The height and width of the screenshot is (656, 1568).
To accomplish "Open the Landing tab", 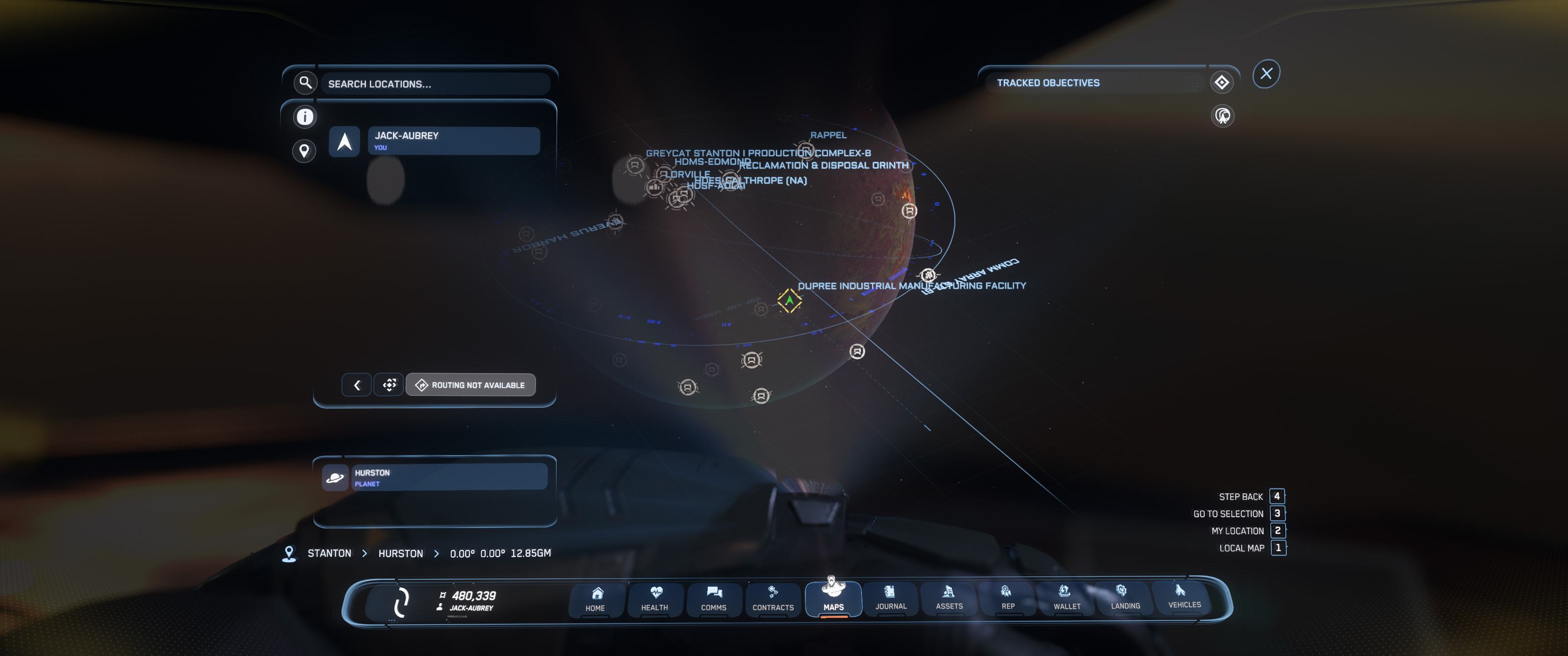I will [1125, 598].
